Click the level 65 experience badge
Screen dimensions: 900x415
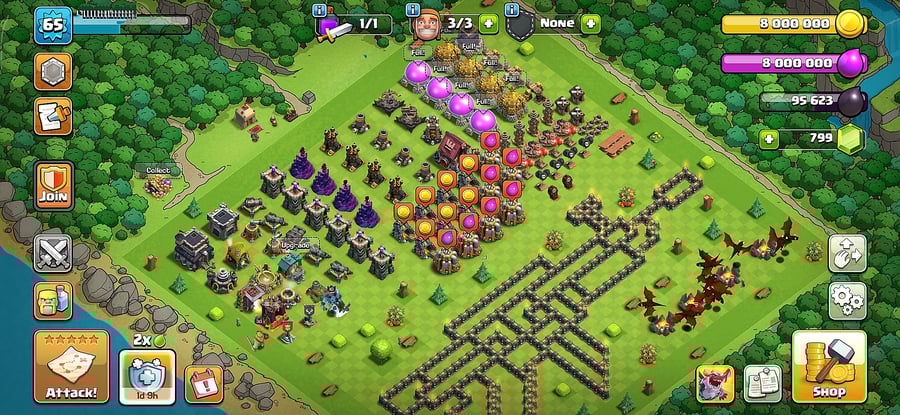[x=52, y=25]
